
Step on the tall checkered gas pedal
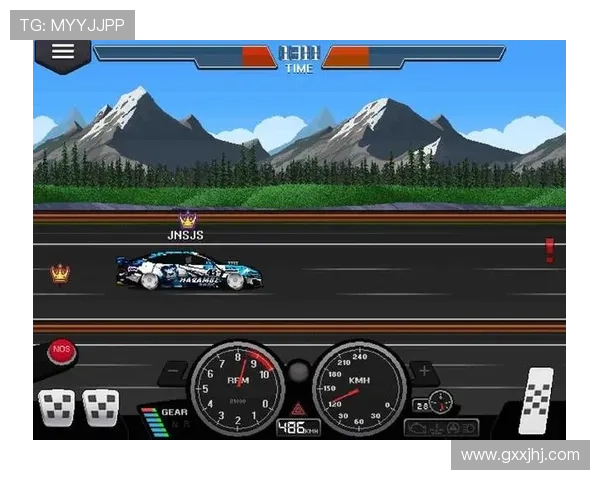tap(537, 398)
